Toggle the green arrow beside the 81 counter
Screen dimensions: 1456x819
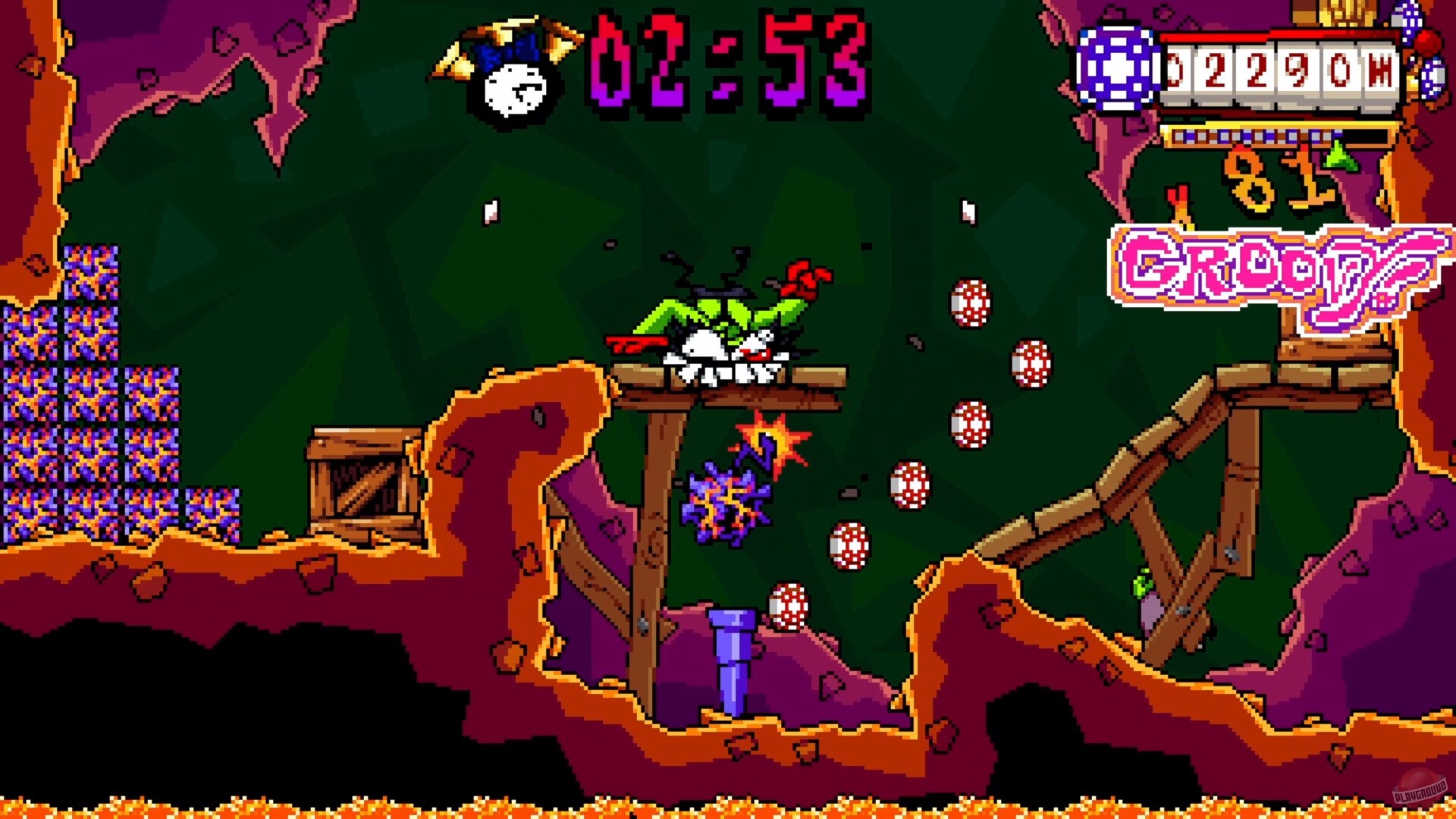tap(1341, 159)
